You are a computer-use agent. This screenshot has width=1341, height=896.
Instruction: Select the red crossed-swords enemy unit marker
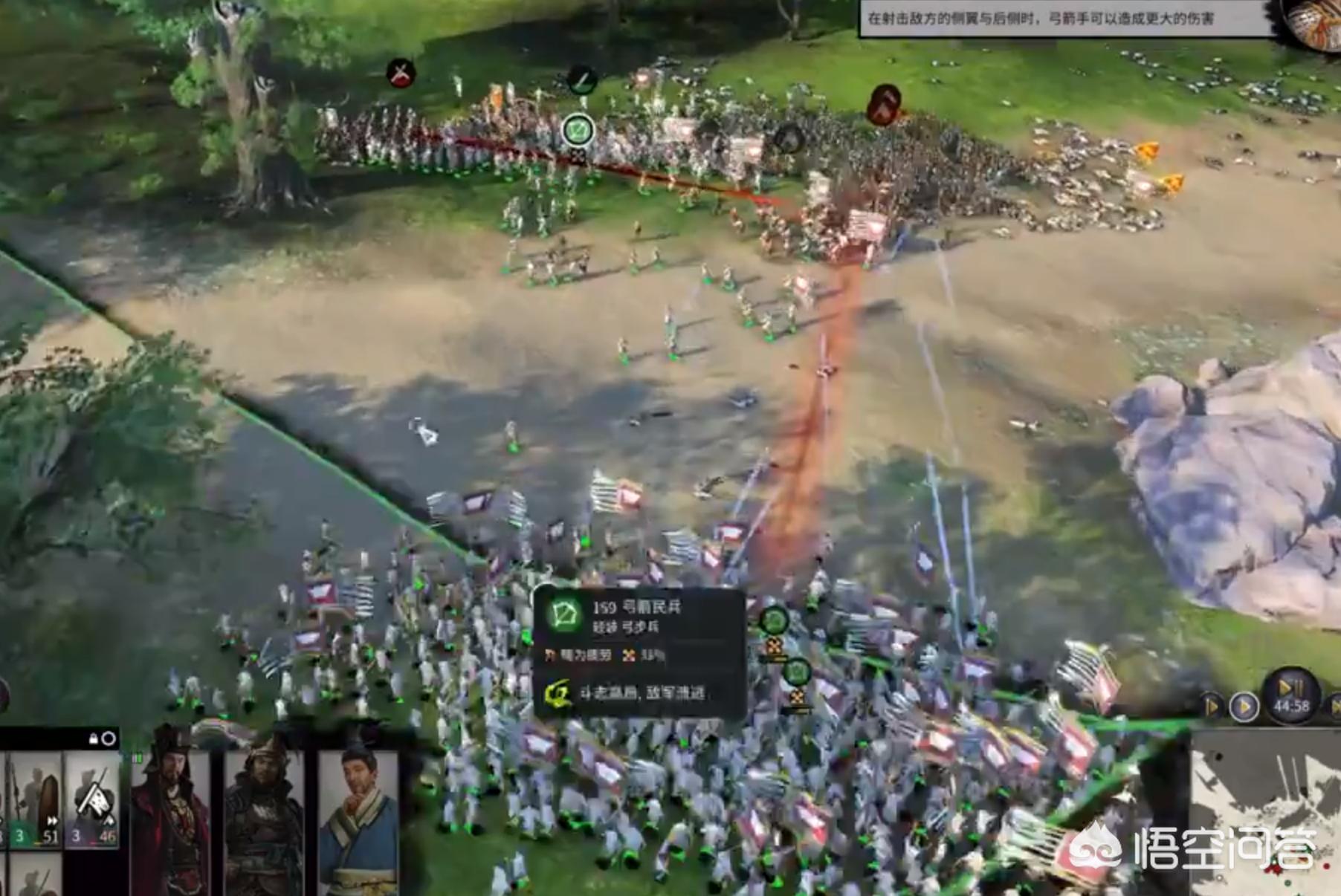click(x=401, y=74)
